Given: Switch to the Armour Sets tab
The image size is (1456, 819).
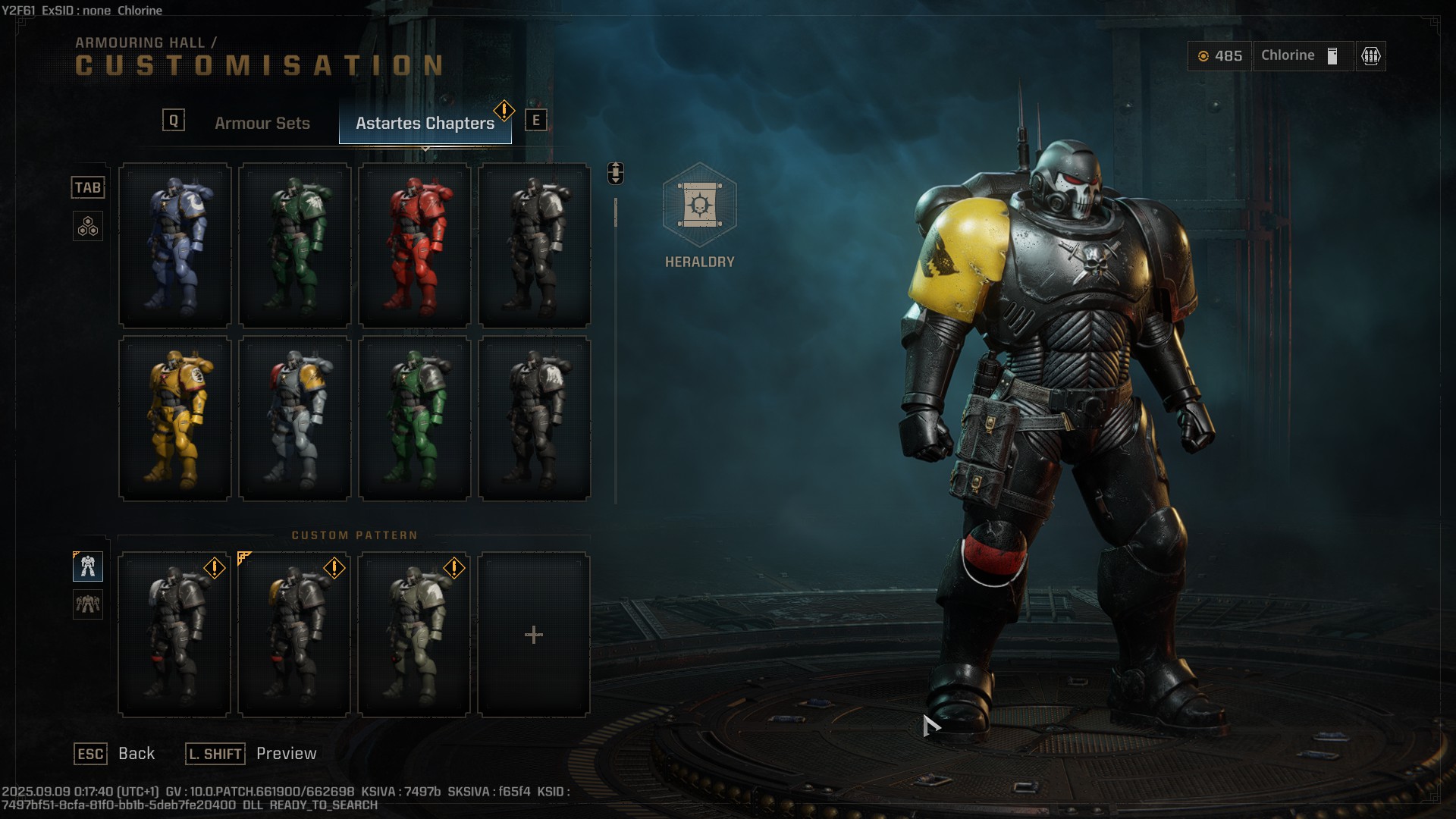Looking at the screenshot, I should pyautogui.click(x=262, y=123).
